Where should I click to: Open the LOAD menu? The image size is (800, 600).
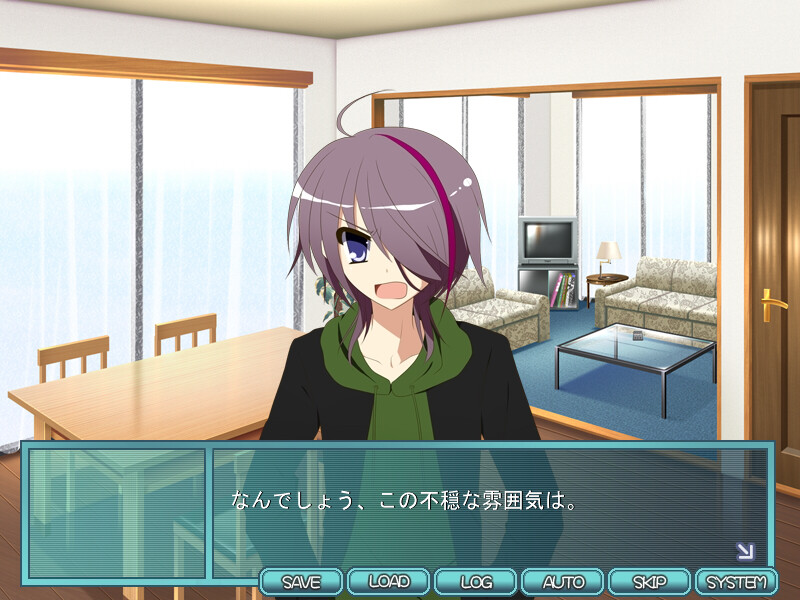tap(389, 581)
